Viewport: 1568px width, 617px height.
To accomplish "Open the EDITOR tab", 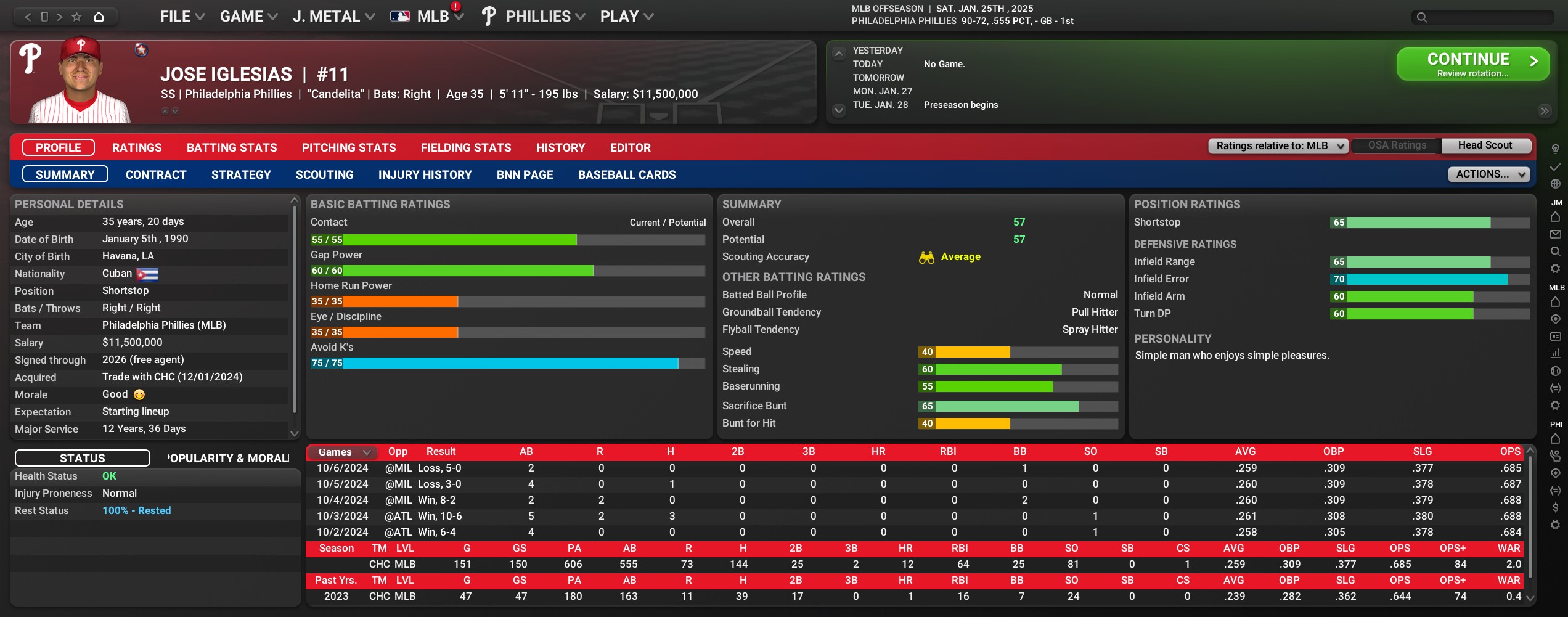I will [x=630, y=148].
